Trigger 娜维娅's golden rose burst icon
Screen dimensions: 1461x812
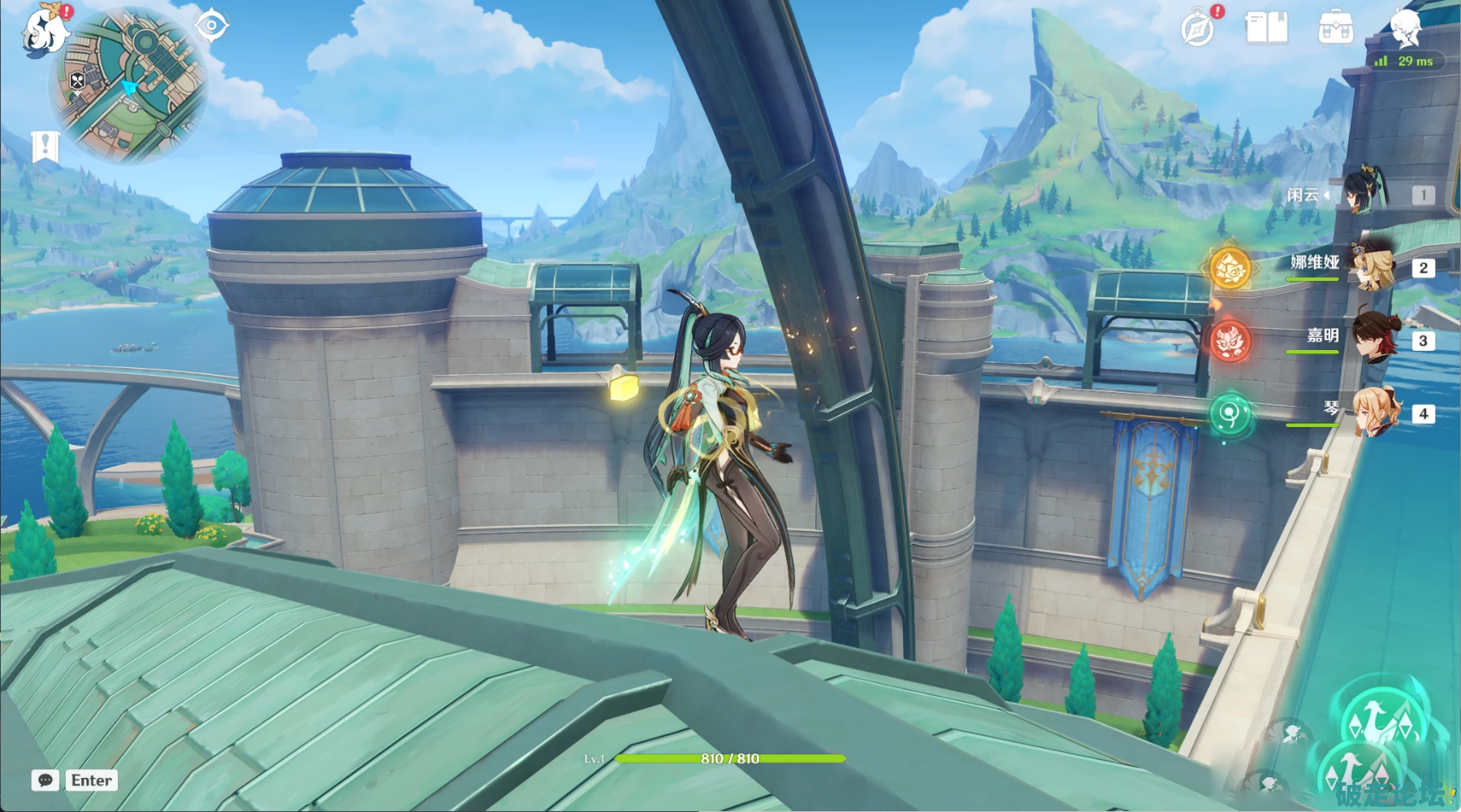1230,267
